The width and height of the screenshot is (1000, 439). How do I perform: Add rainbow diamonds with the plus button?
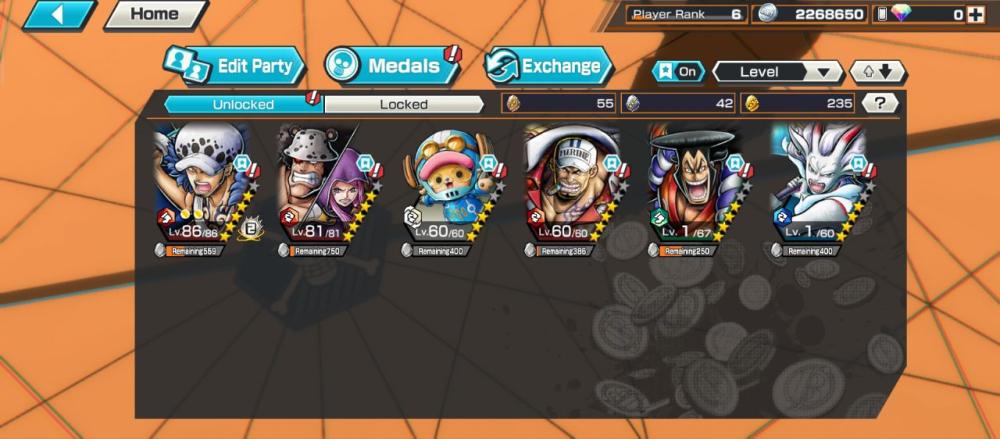[984, 14]
